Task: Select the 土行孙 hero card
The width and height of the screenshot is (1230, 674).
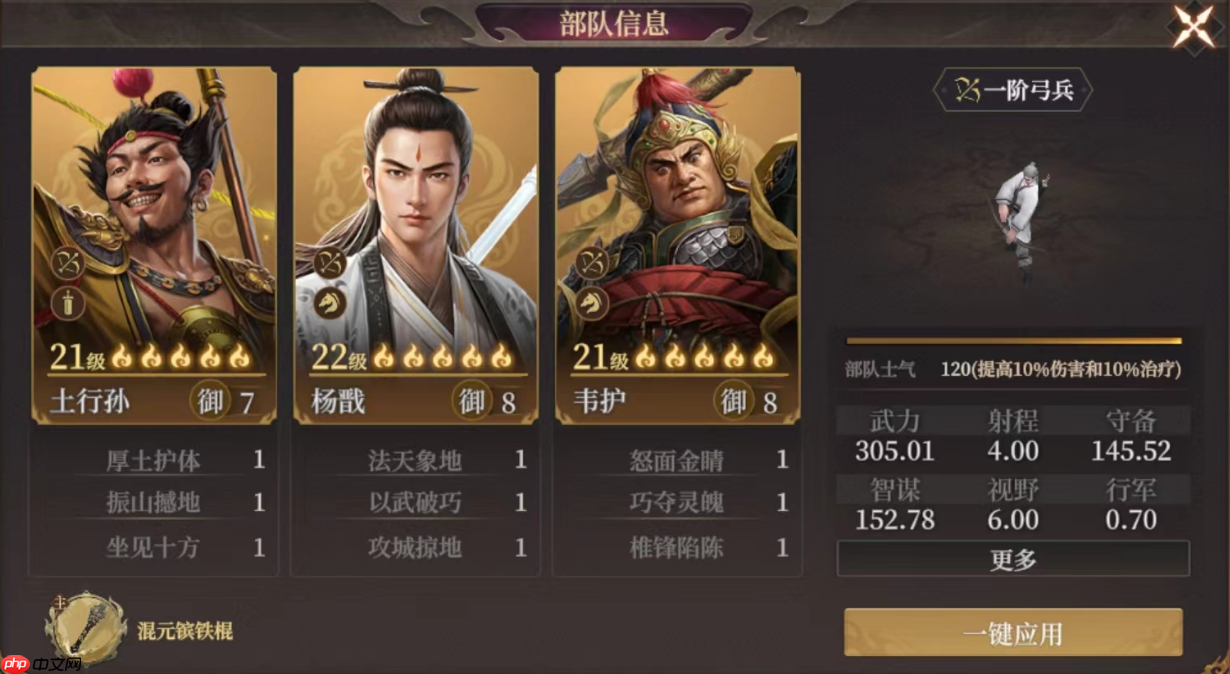Action: pos(154,245)
